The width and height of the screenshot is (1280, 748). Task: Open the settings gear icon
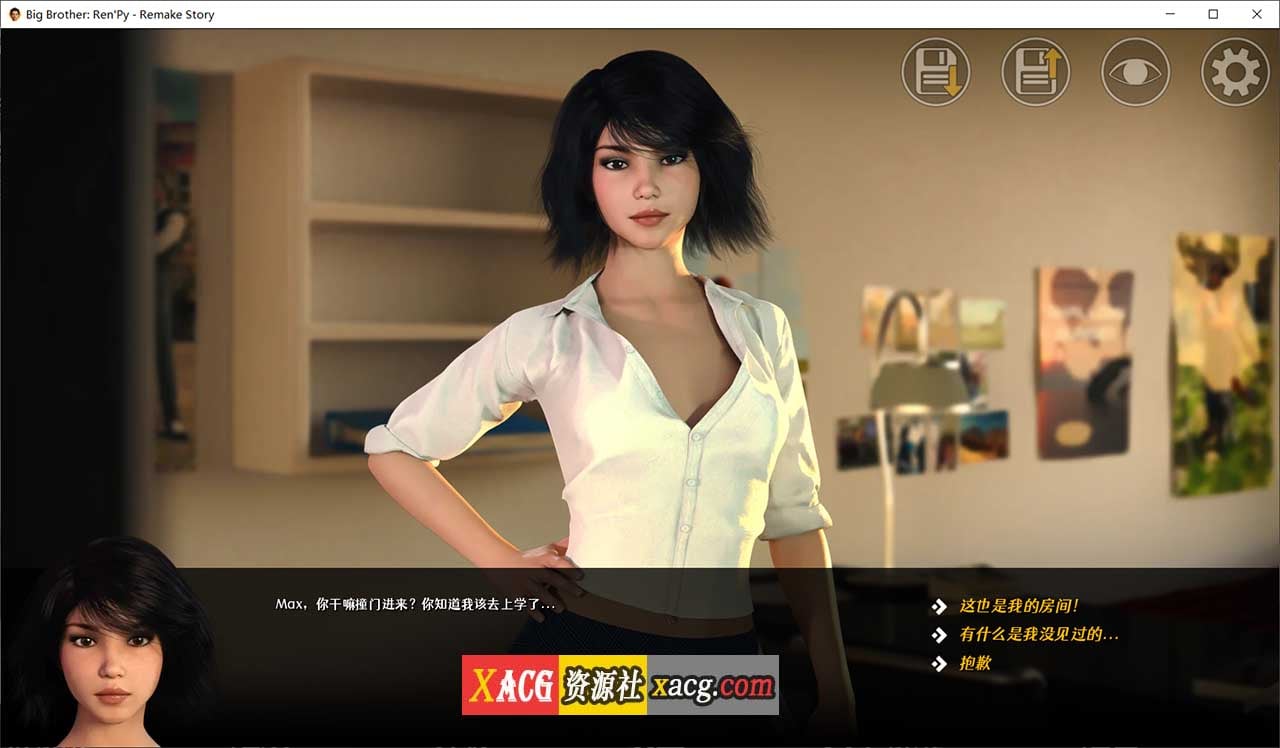click(x=1234, y=71)
